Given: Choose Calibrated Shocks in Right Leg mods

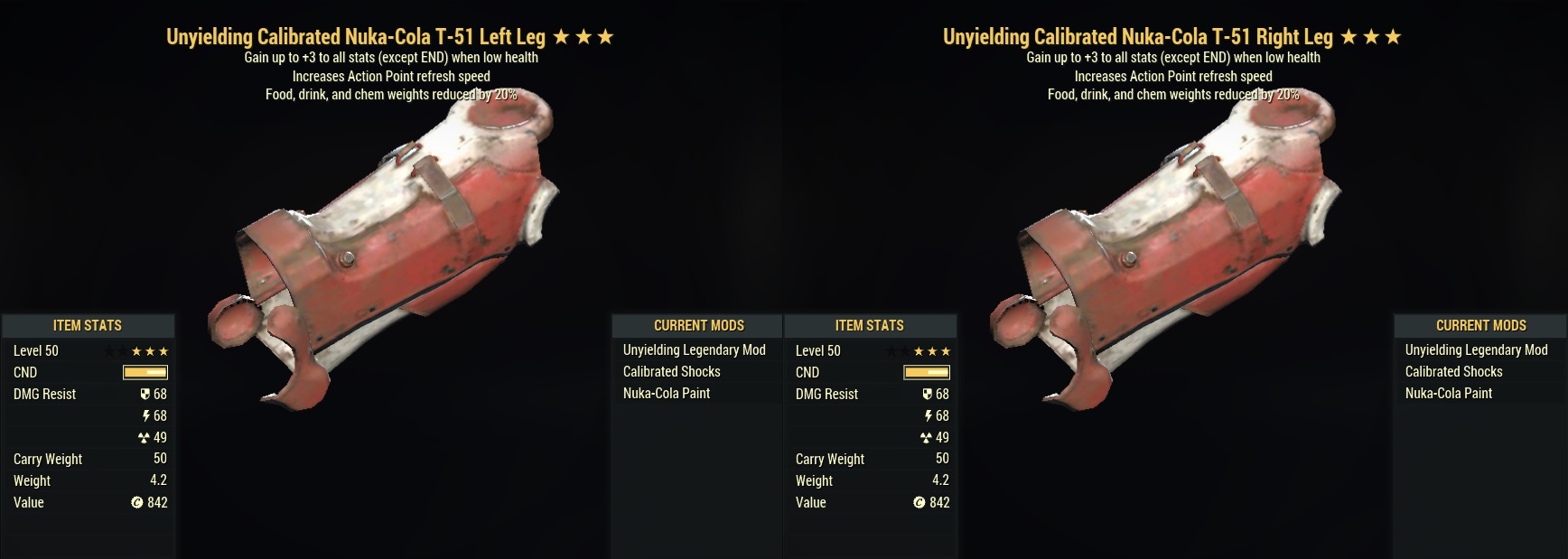Looking at the screenshot, I should (1453, 372).
